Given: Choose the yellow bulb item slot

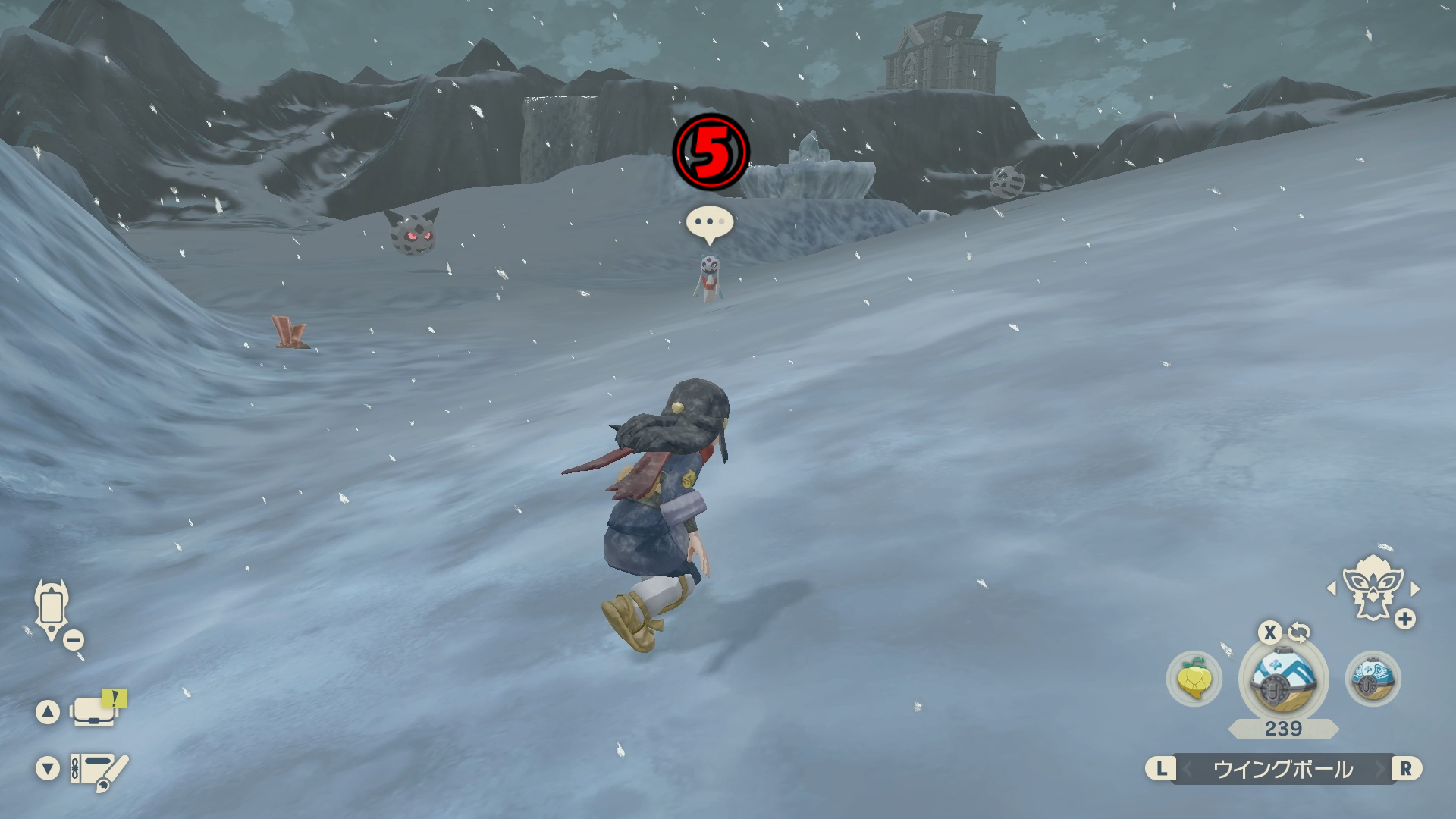Looking at the screenshot, I should [x=1194, y=678].
